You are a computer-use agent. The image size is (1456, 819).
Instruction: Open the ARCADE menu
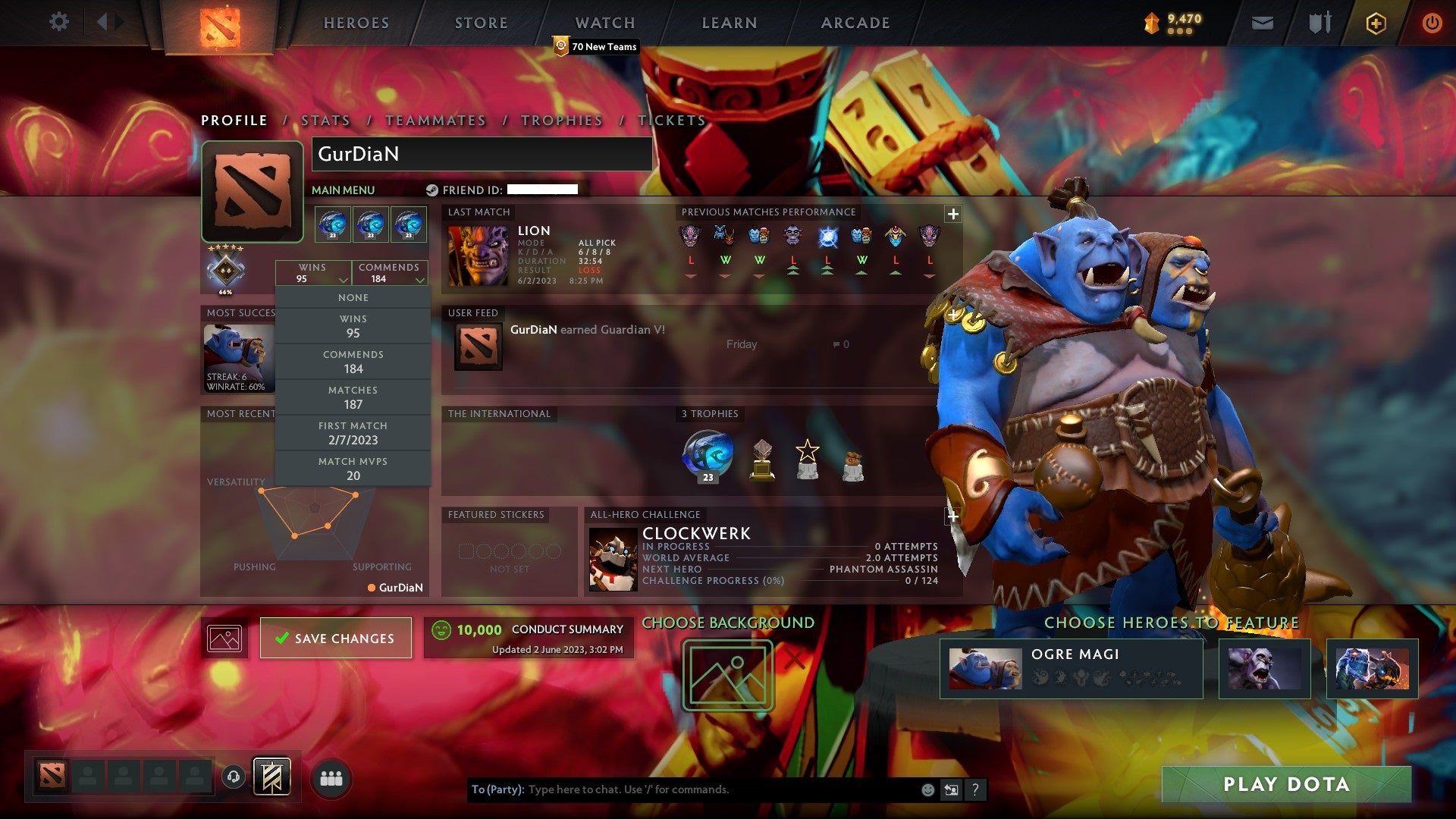tap(855, 22)
